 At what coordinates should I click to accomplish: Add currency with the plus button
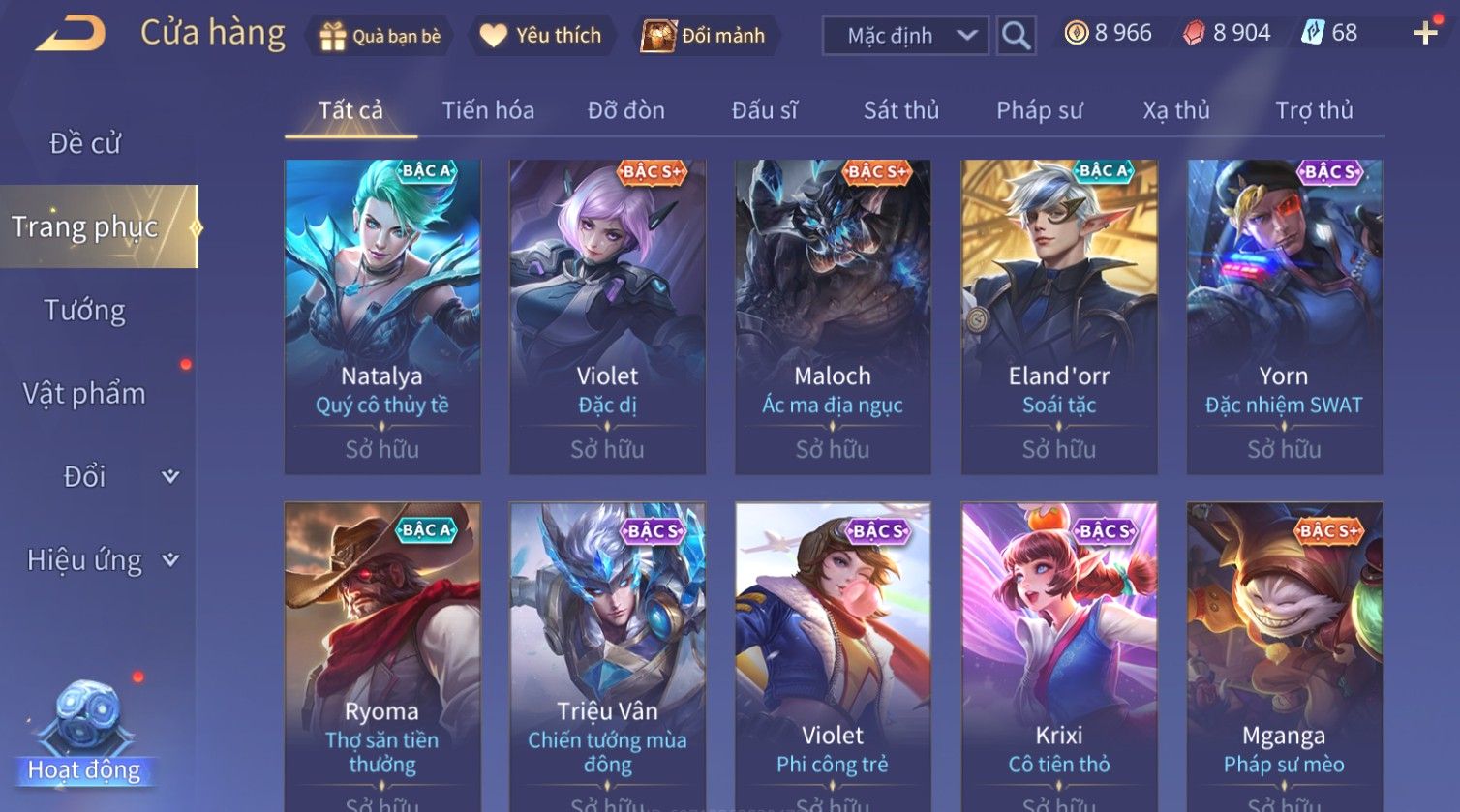[x=1425, y=34]
